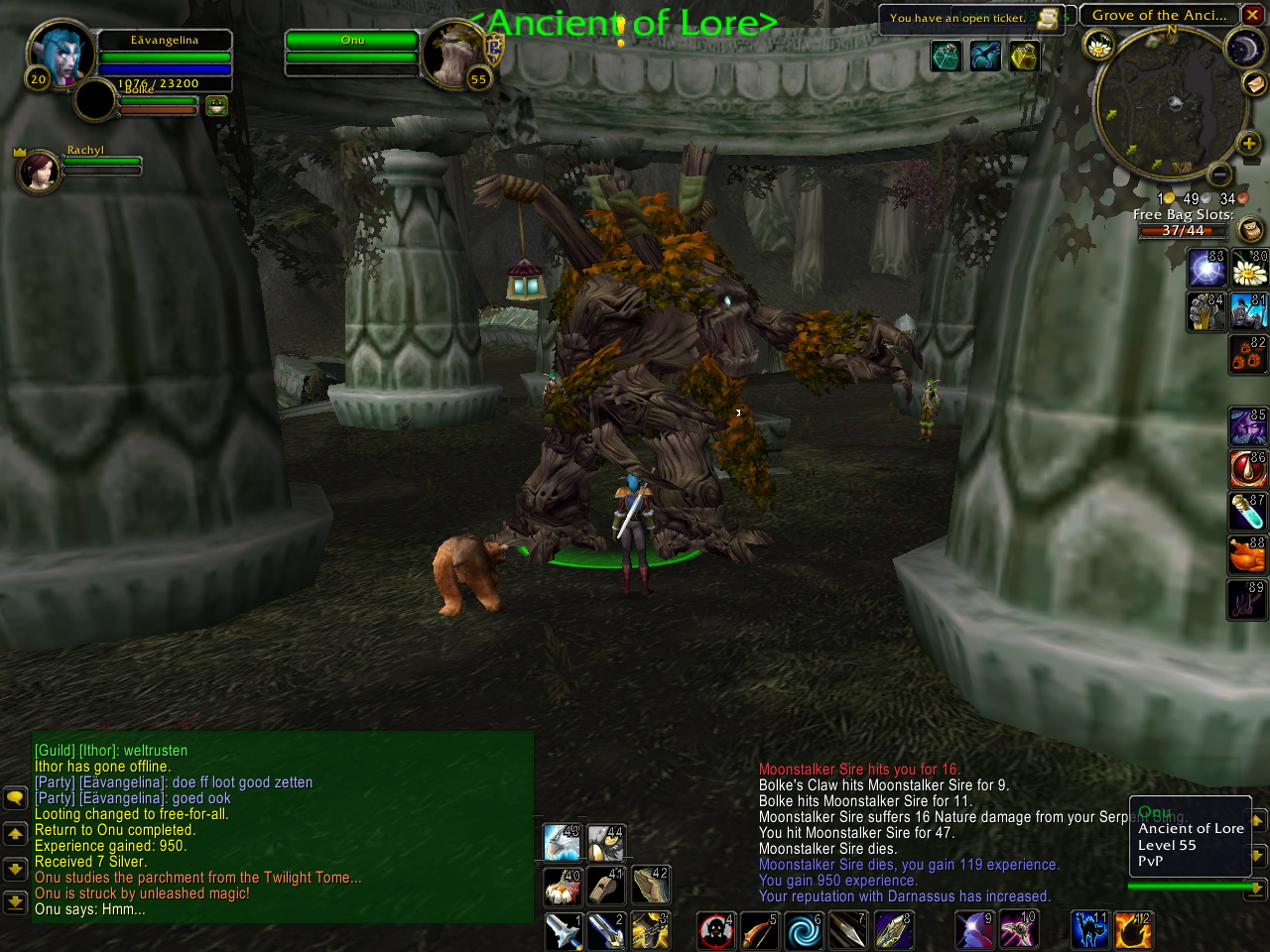Open the daisy tracking icon on minimap
1270x952 pixels.
[x=1099, y=45]
